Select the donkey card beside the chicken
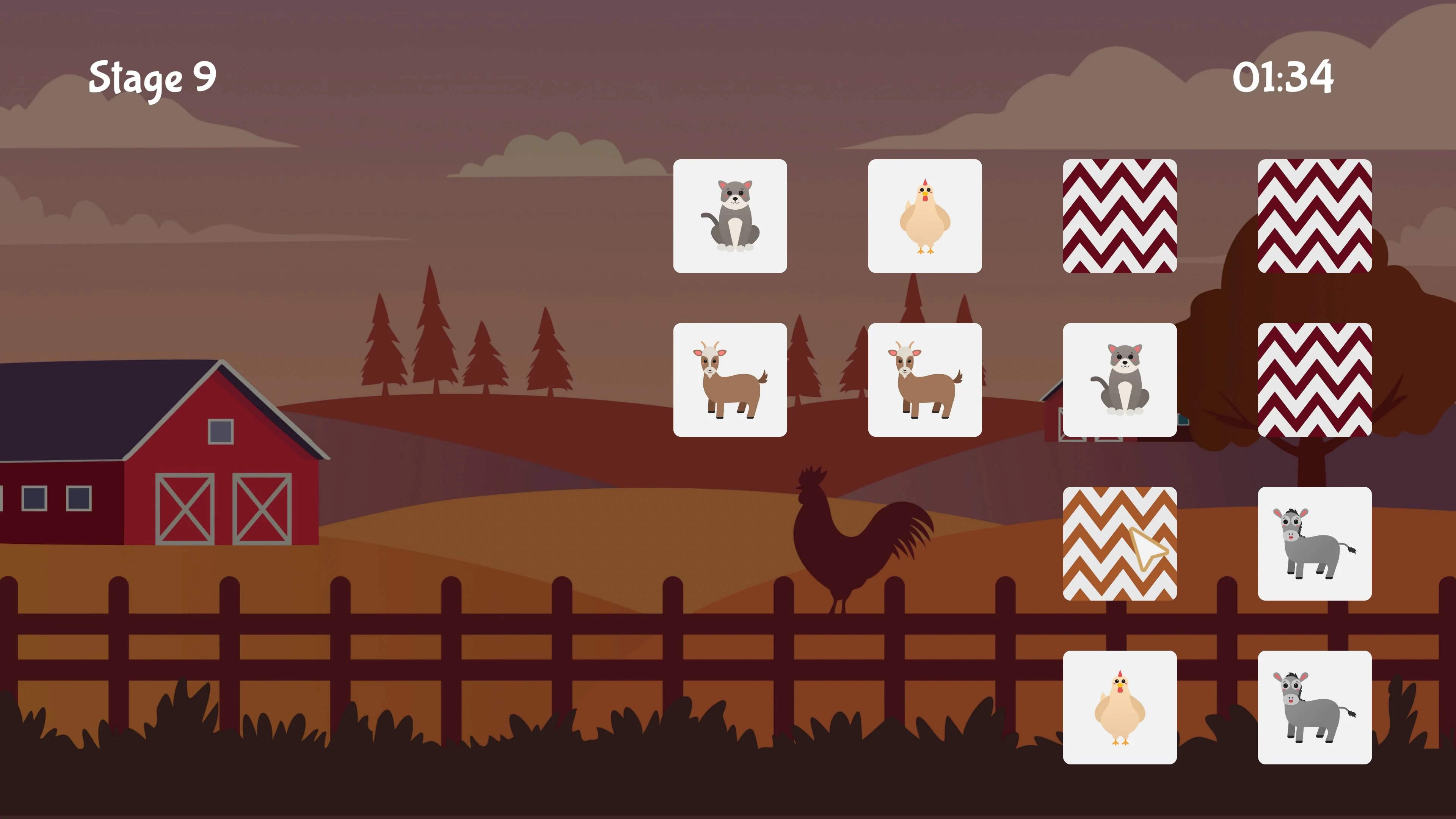The height and width of the screenshot is (819, 1456). coord(1314,707)
